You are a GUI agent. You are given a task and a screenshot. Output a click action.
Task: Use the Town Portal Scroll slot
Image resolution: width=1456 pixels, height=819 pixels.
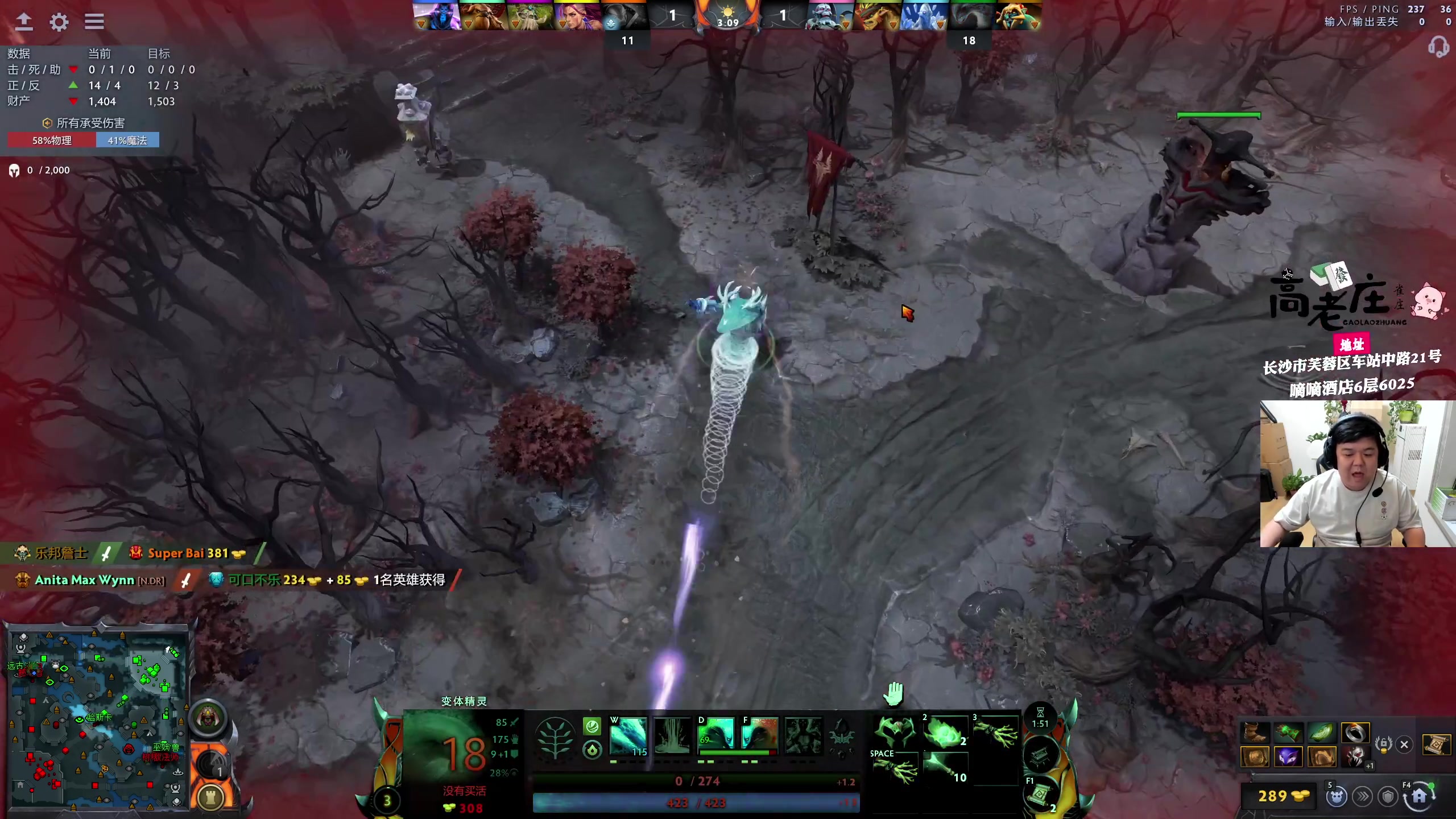pos(1040,793)
